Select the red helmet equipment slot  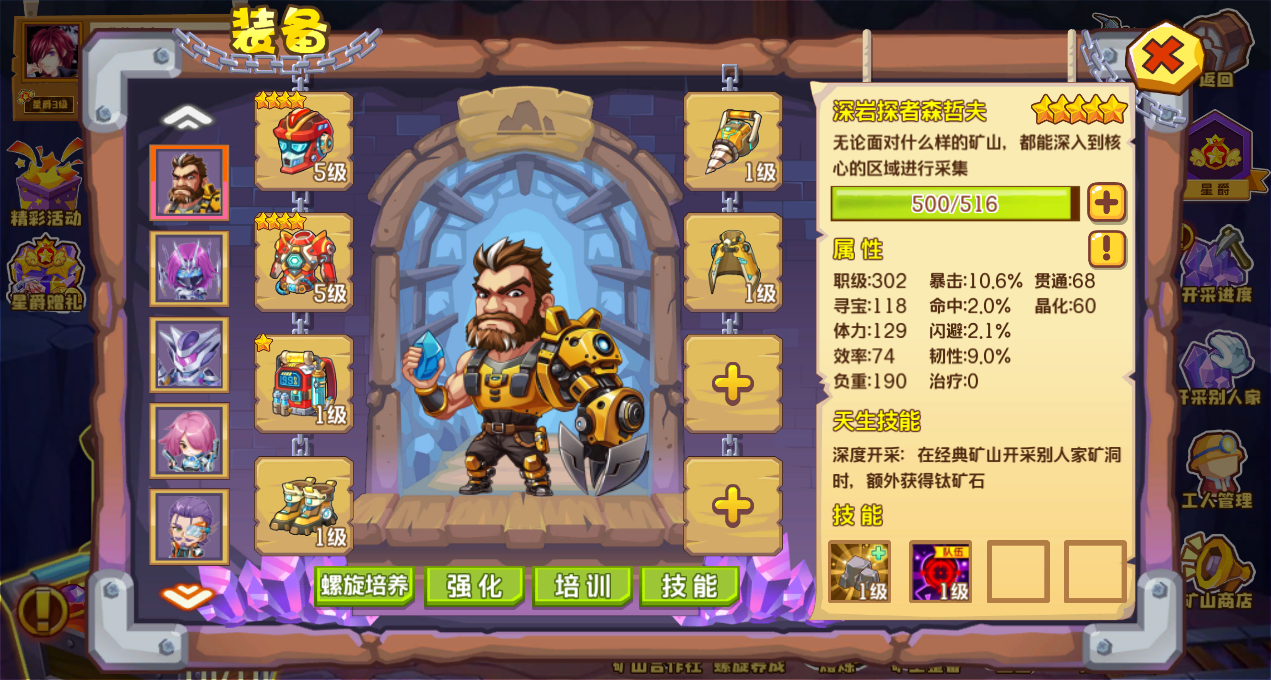coord(304,142)
